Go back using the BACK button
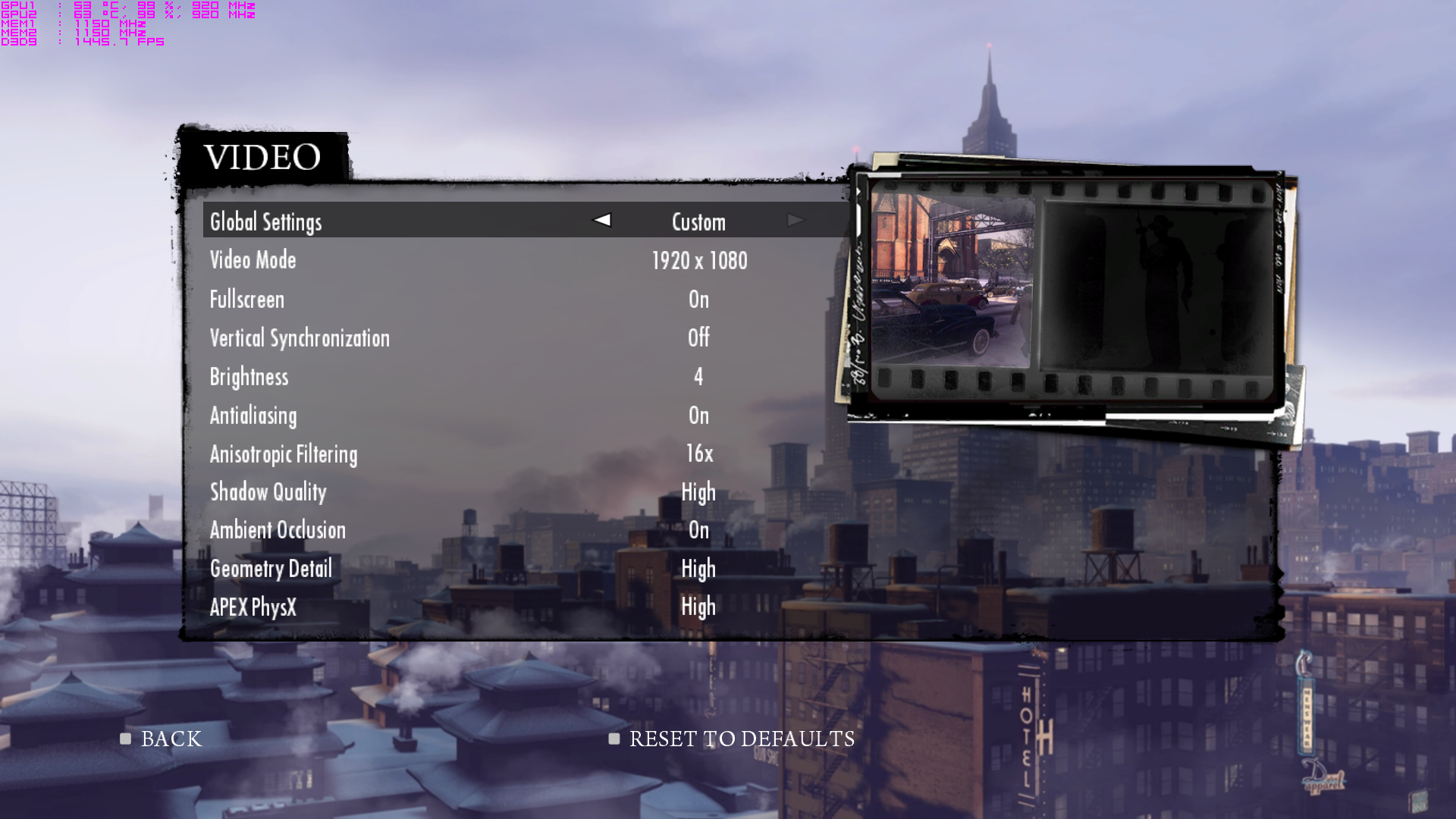The height and width of the screenshot is (819, 1456). pos(171,739)
